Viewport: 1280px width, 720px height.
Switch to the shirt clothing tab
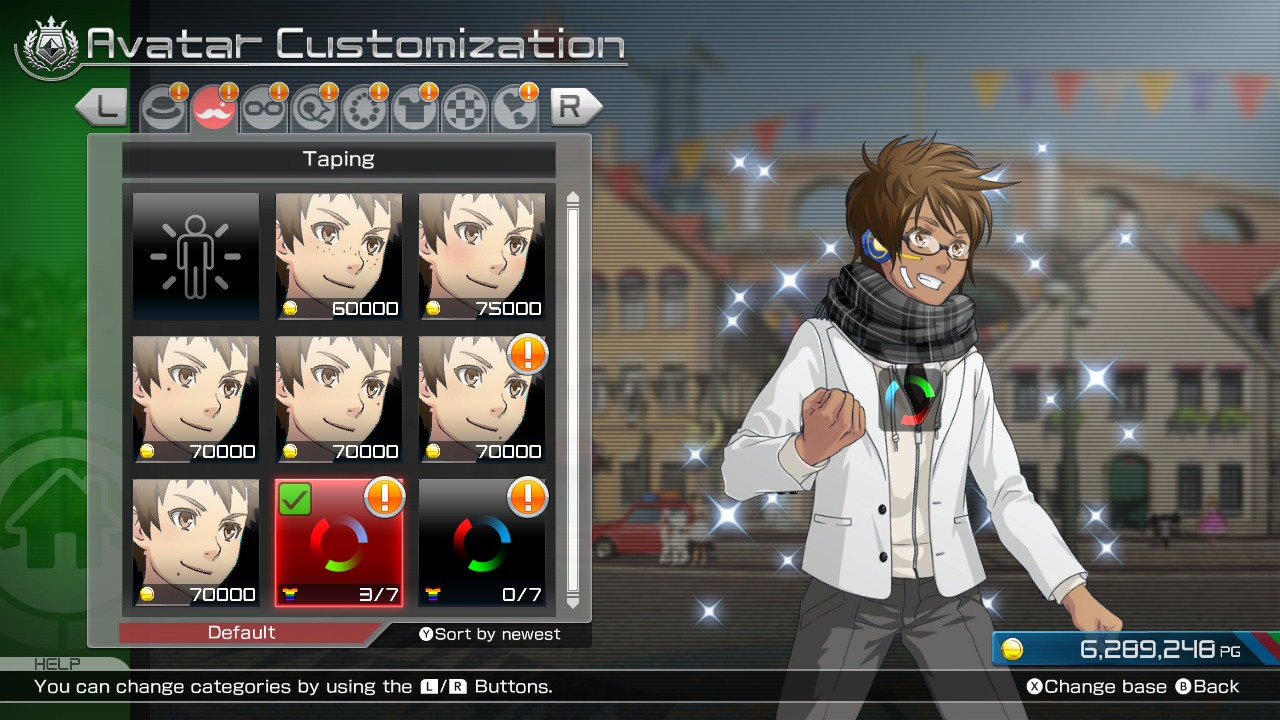tap(413, 109)
